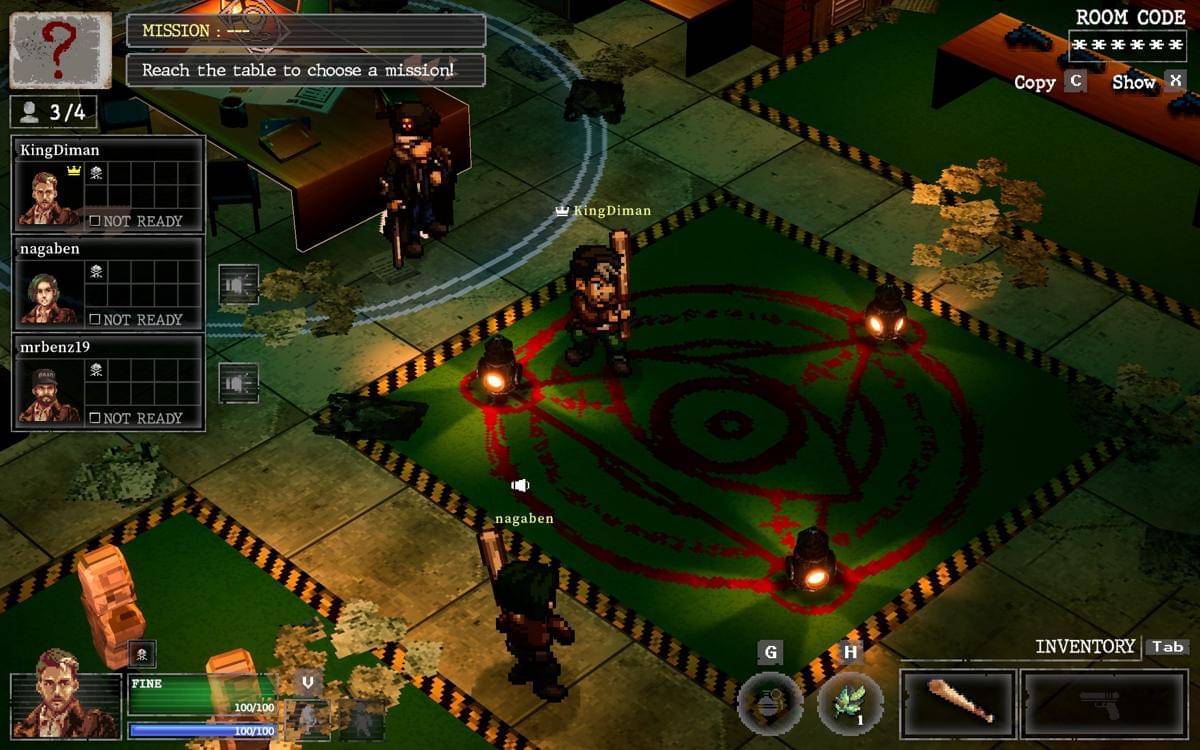Toggle KingDiman's NOT READY checkbox
1200x750 pixels.
click(94, 221)
